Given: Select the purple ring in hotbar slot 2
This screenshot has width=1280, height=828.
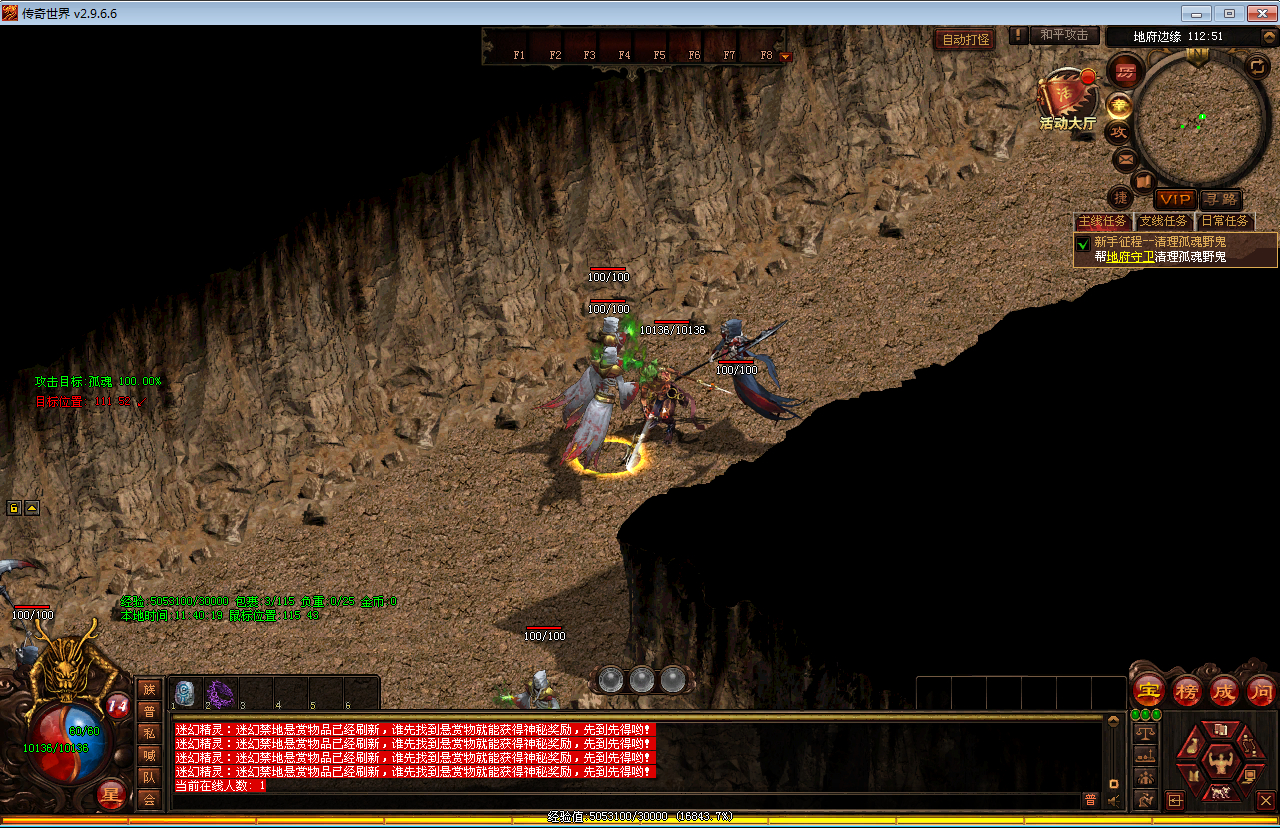Looking at the screenshot, I should pyautogui.click(x=219, y=692).
